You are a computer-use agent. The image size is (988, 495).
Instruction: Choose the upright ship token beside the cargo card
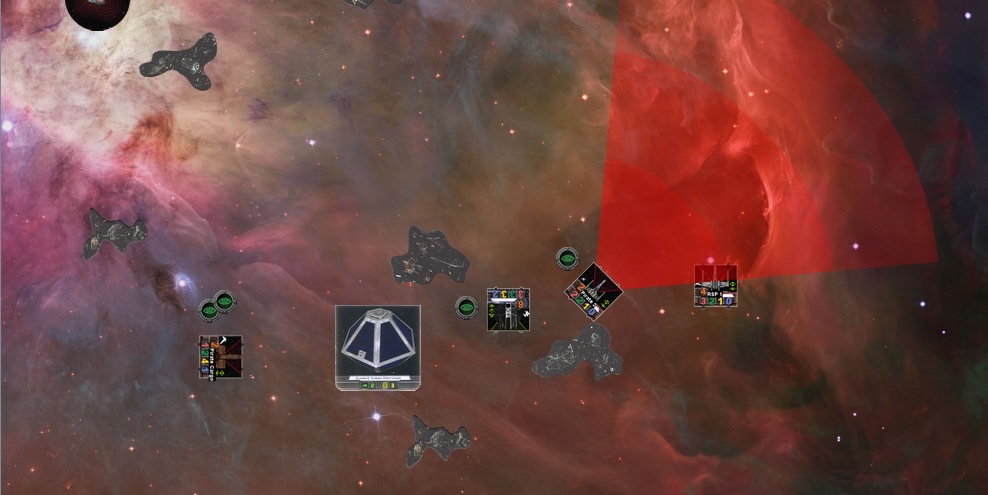pos(508,309)
